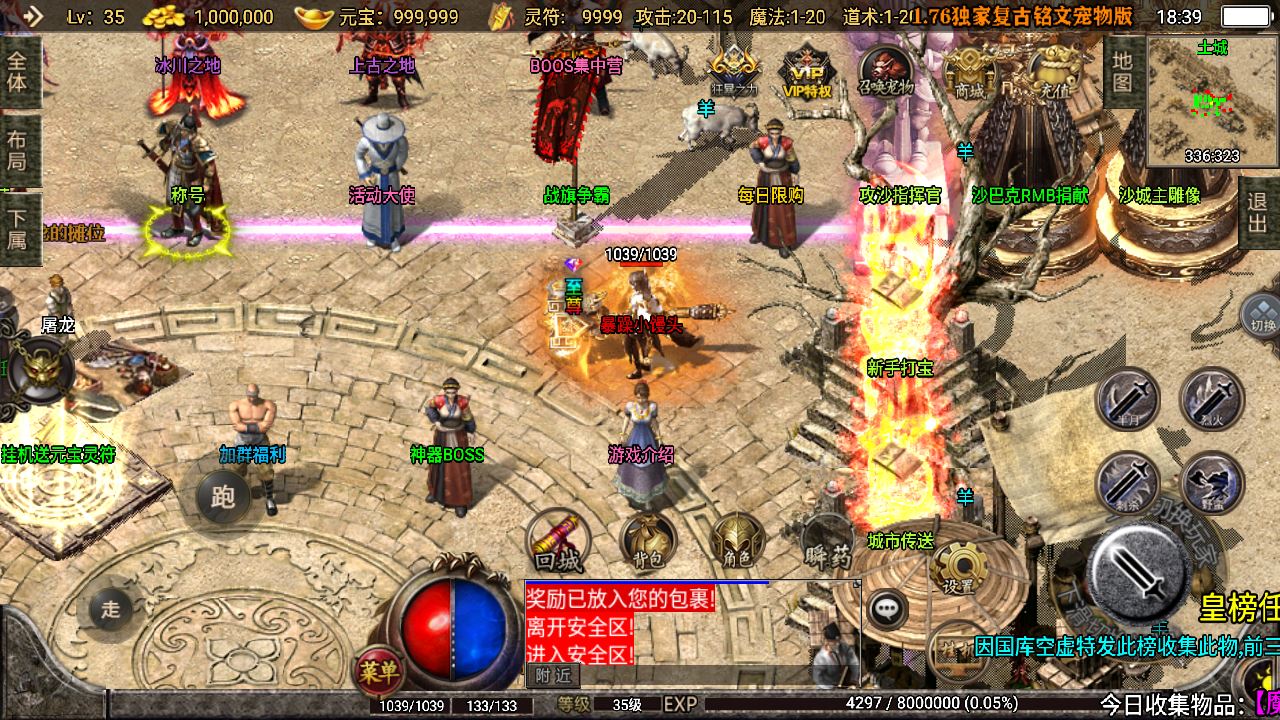Open the 角色 character sheet
This screenshot has width=1280, height=720.
[737, 542]
